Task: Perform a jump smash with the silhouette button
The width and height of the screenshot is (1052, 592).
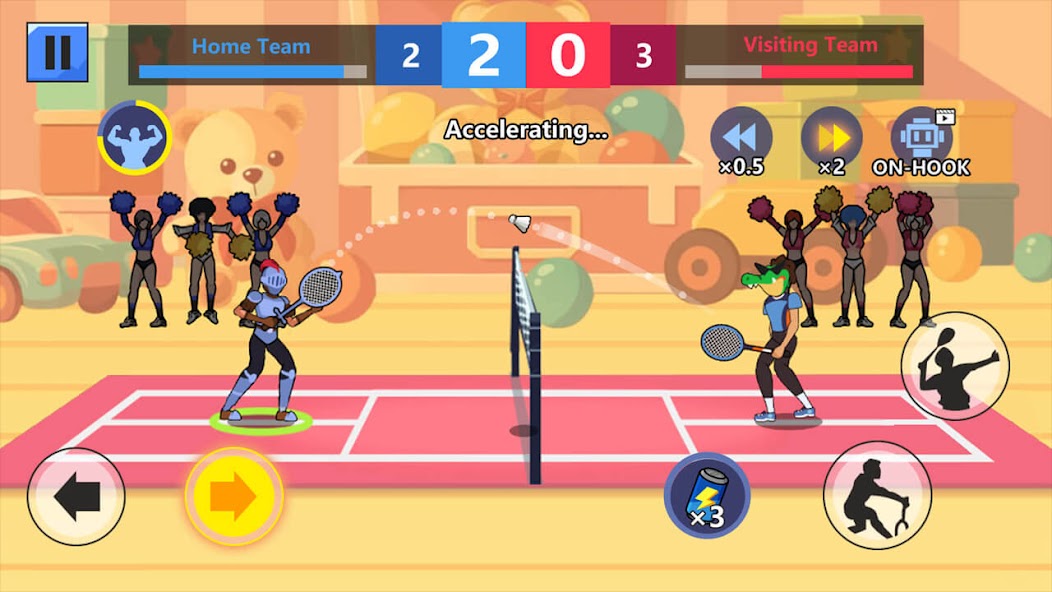Action: 954,366
